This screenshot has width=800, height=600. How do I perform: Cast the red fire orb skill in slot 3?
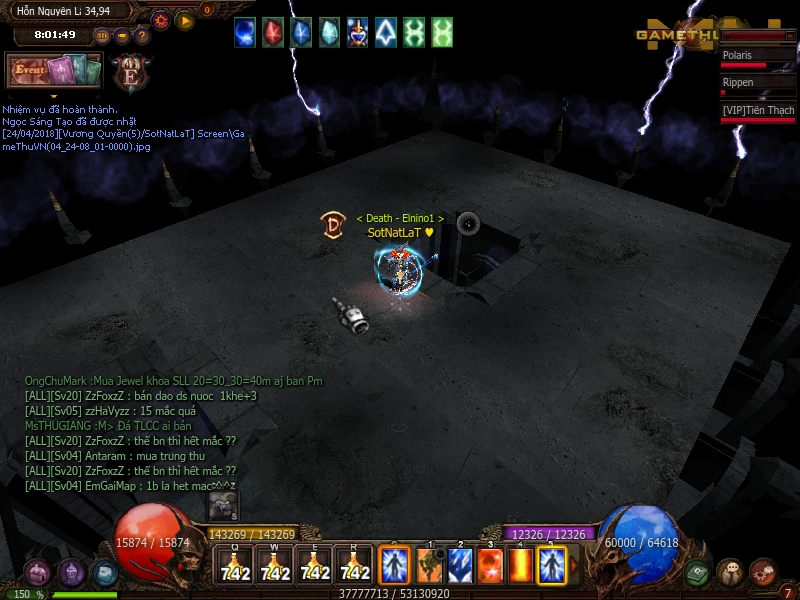point(490,566)
